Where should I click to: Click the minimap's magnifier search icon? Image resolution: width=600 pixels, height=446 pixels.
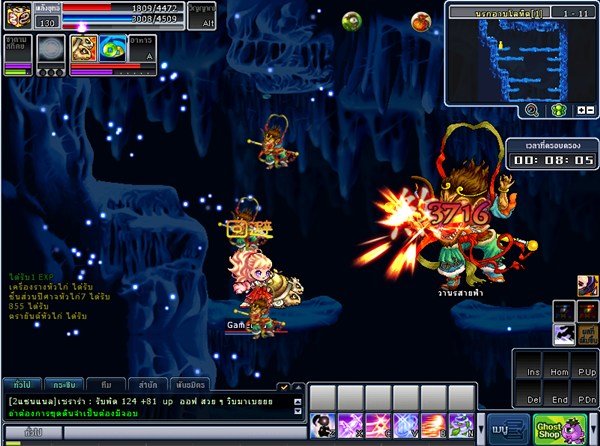(x=531, y=110)
